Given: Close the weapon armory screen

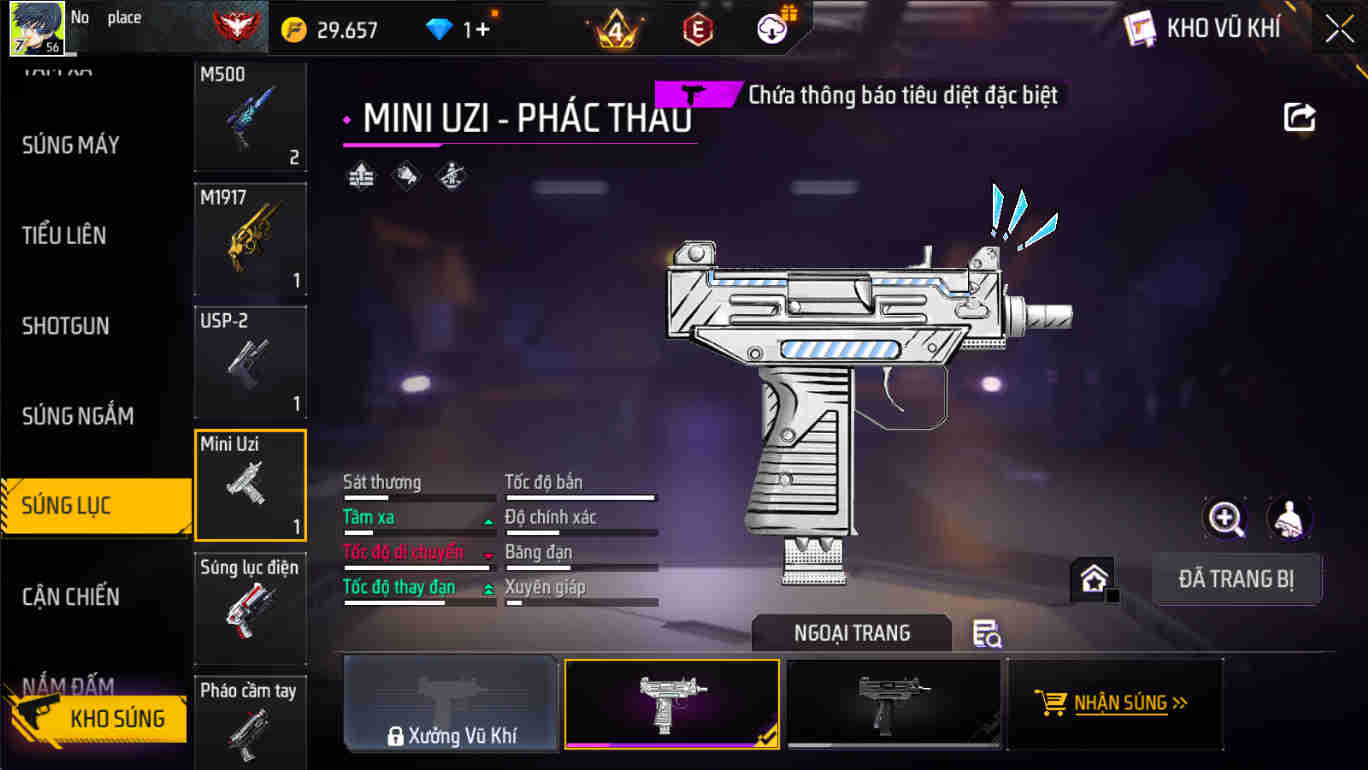Looking at the screenshot, I should click(x=1339, y=29).
